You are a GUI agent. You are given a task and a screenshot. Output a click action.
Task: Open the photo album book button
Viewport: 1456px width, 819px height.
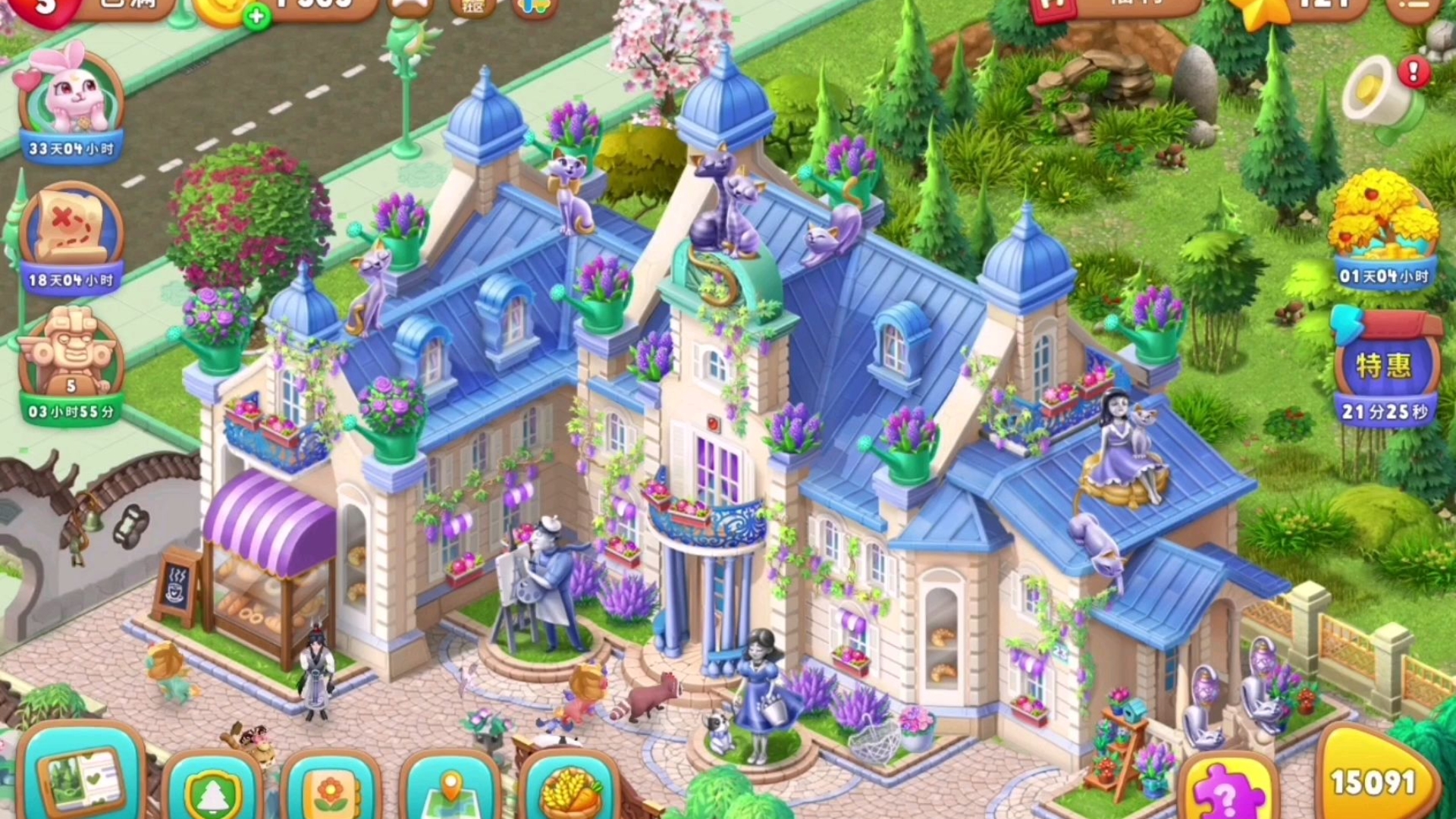click(x=83, y=781)
